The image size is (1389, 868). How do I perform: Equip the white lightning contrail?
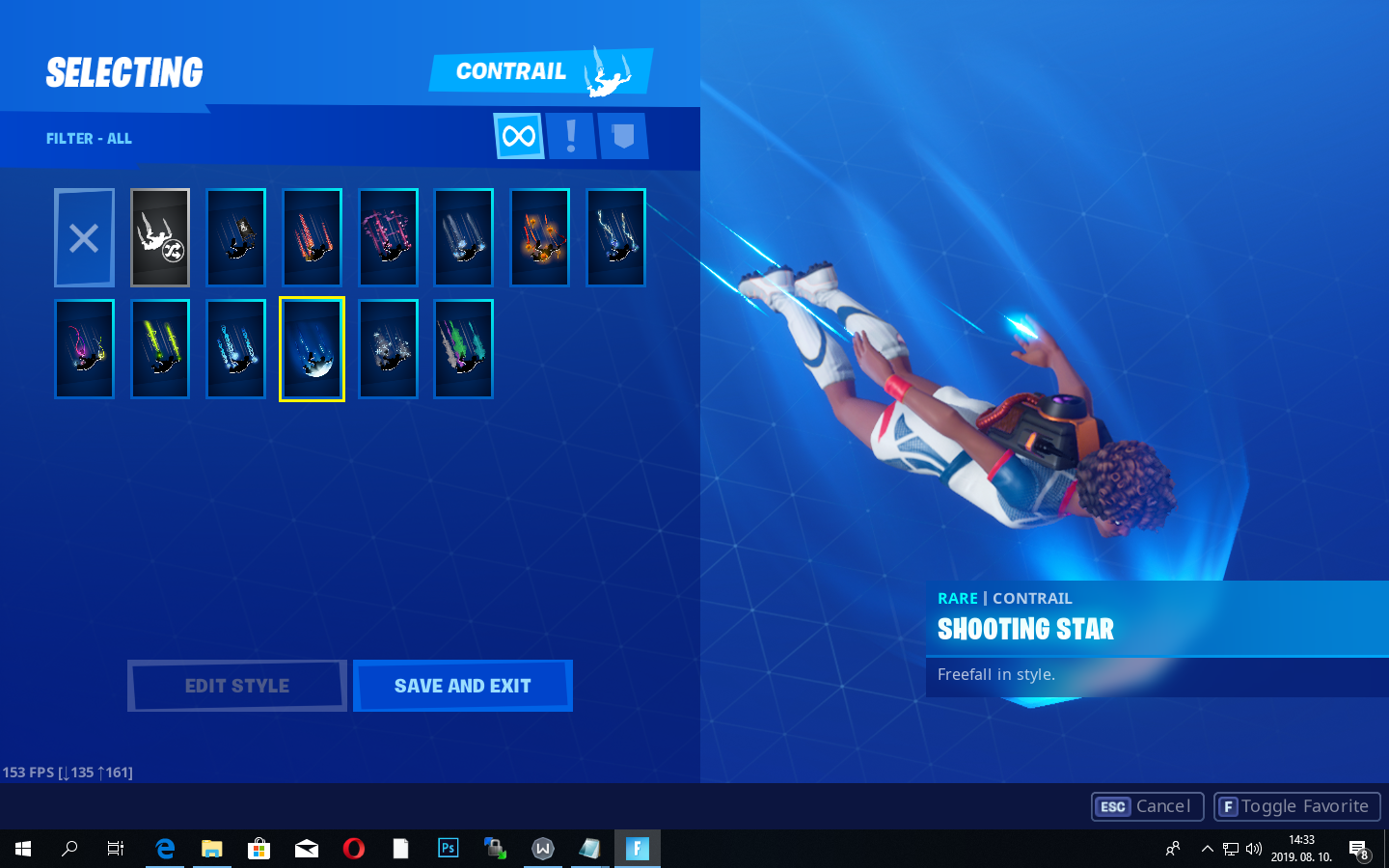(x=615, y=237)
